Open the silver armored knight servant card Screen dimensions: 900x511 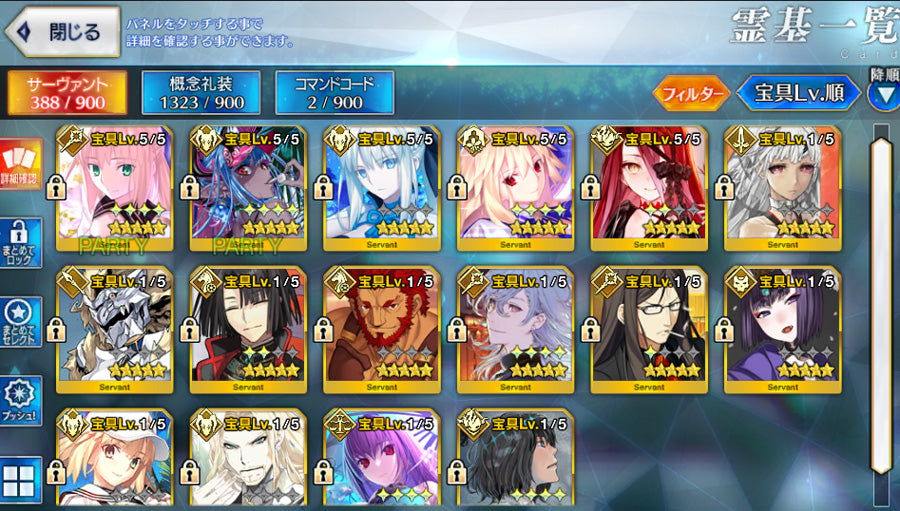coord(114,330)
